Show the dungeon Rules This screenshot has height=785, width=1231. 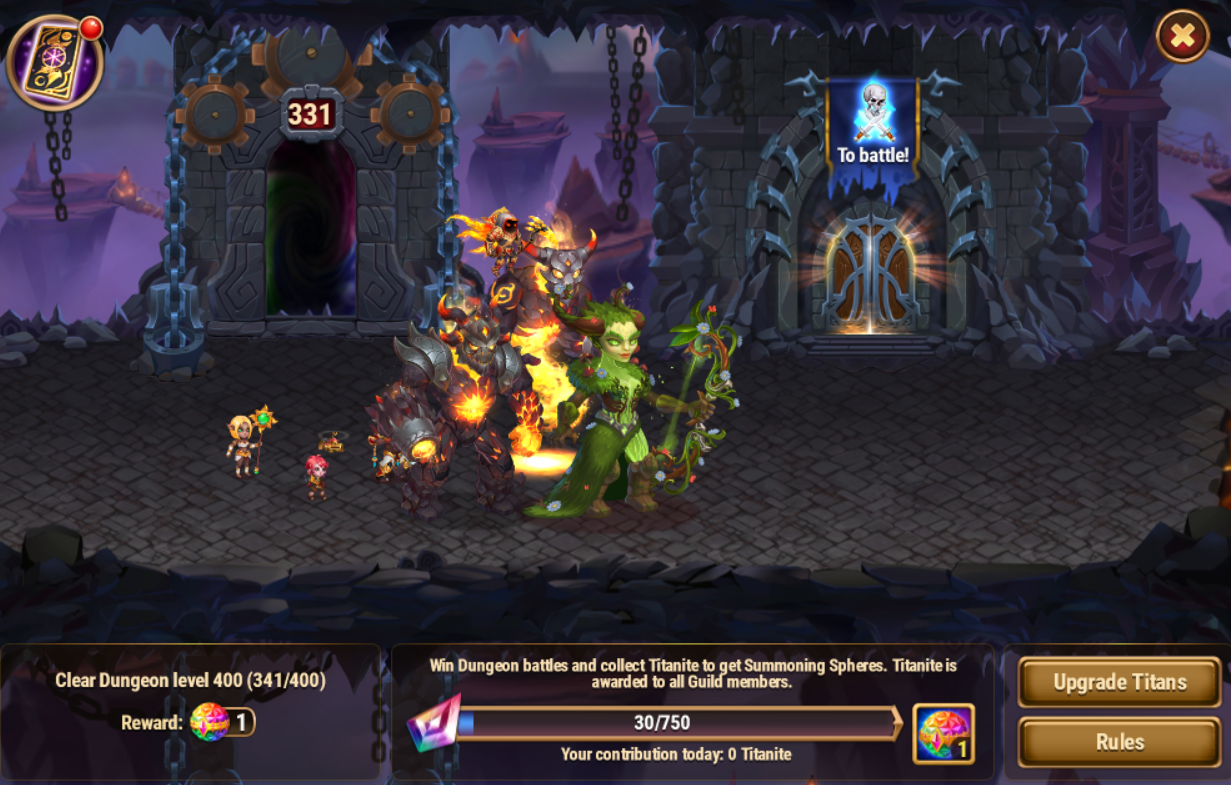click(1119, 742)
